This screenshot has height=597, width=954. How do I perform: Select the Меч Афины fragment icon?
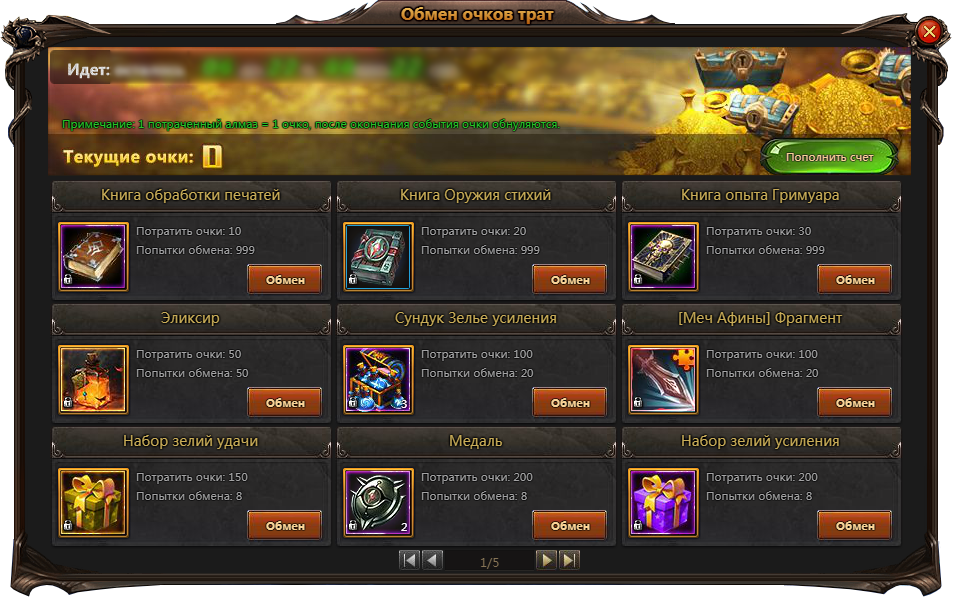[x=663, y=380]
